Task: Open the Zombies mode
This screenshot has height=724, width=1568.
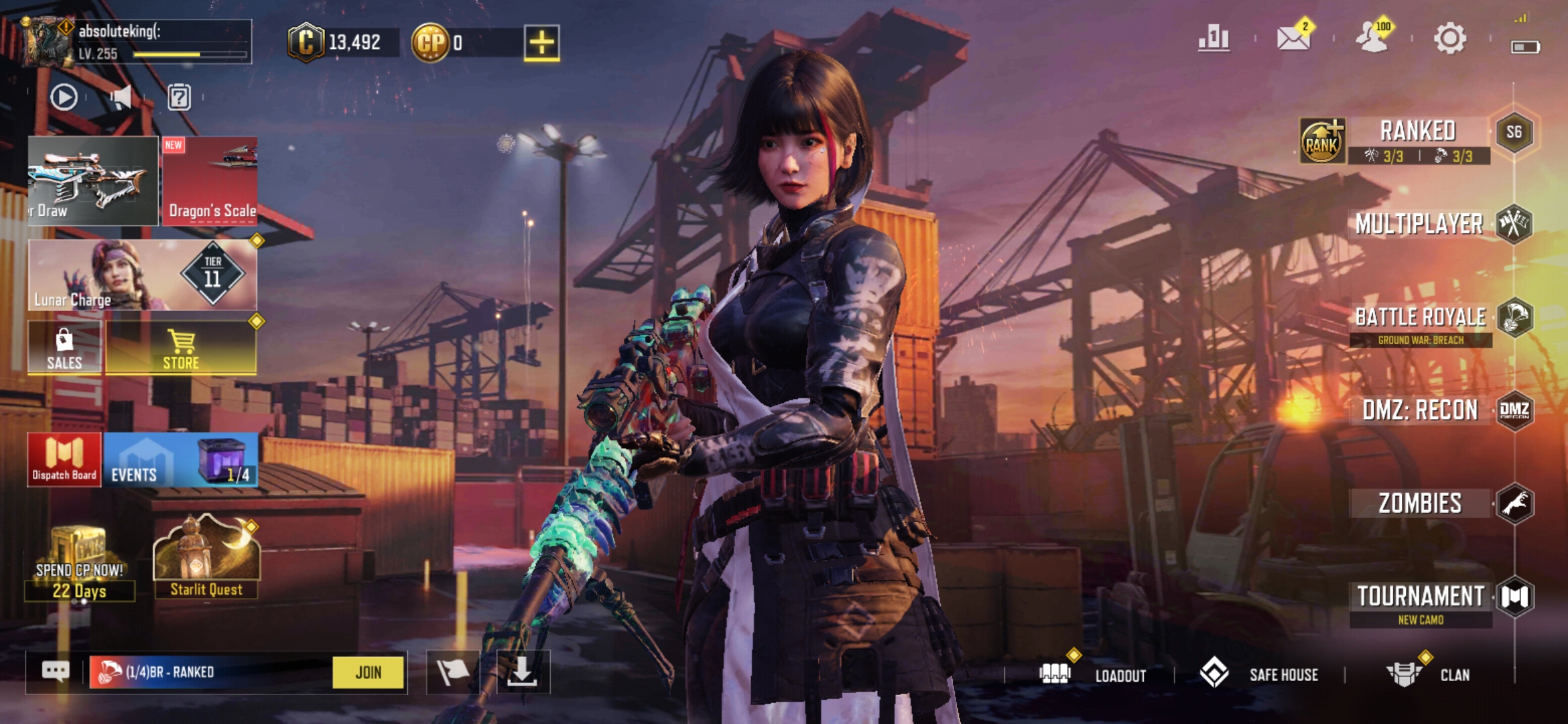Action: coord(1420,503)
